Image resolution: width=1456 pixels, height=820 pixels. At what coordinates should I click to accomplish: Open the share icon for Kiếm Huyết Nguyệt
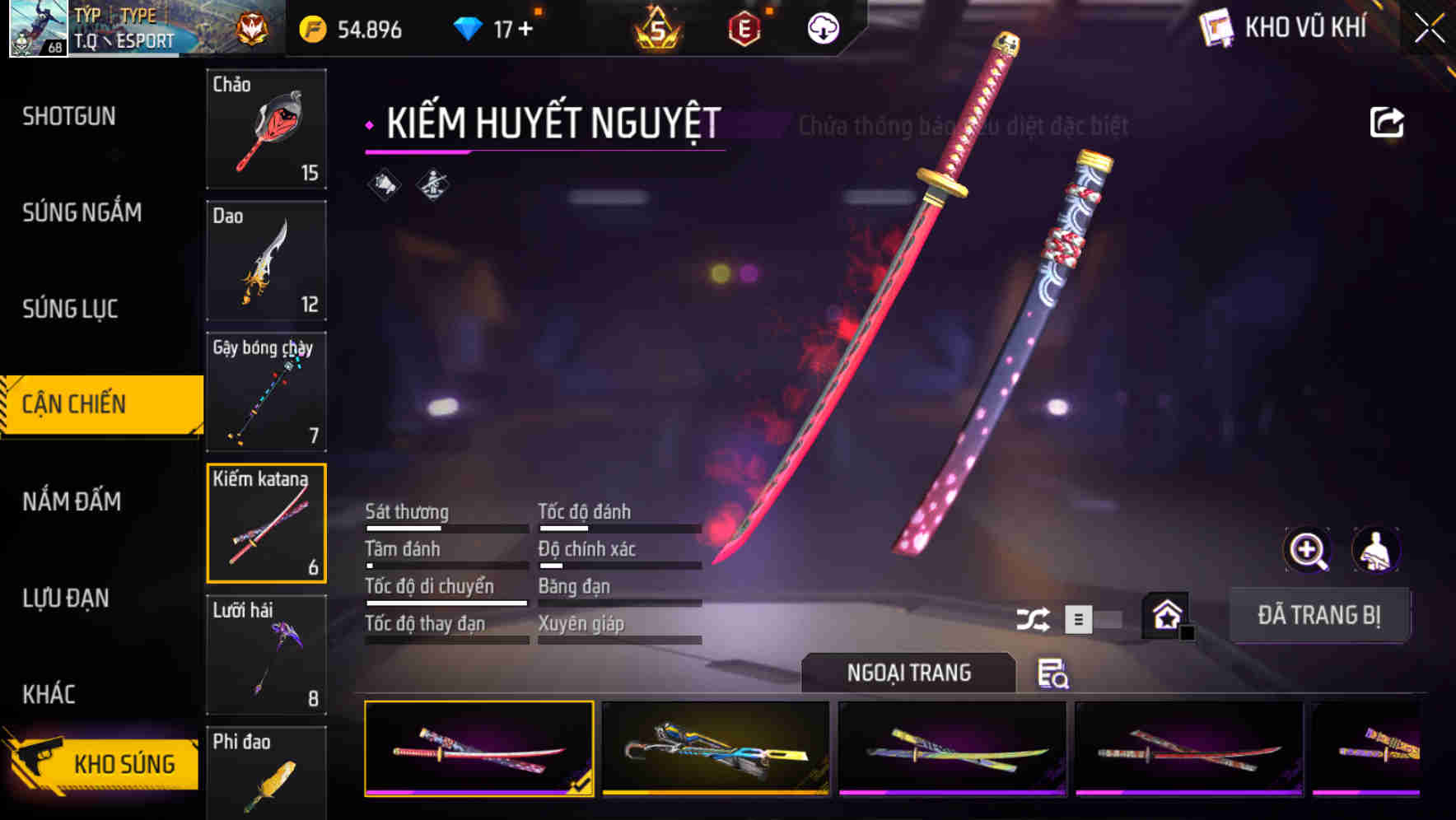click(1387, 122)
